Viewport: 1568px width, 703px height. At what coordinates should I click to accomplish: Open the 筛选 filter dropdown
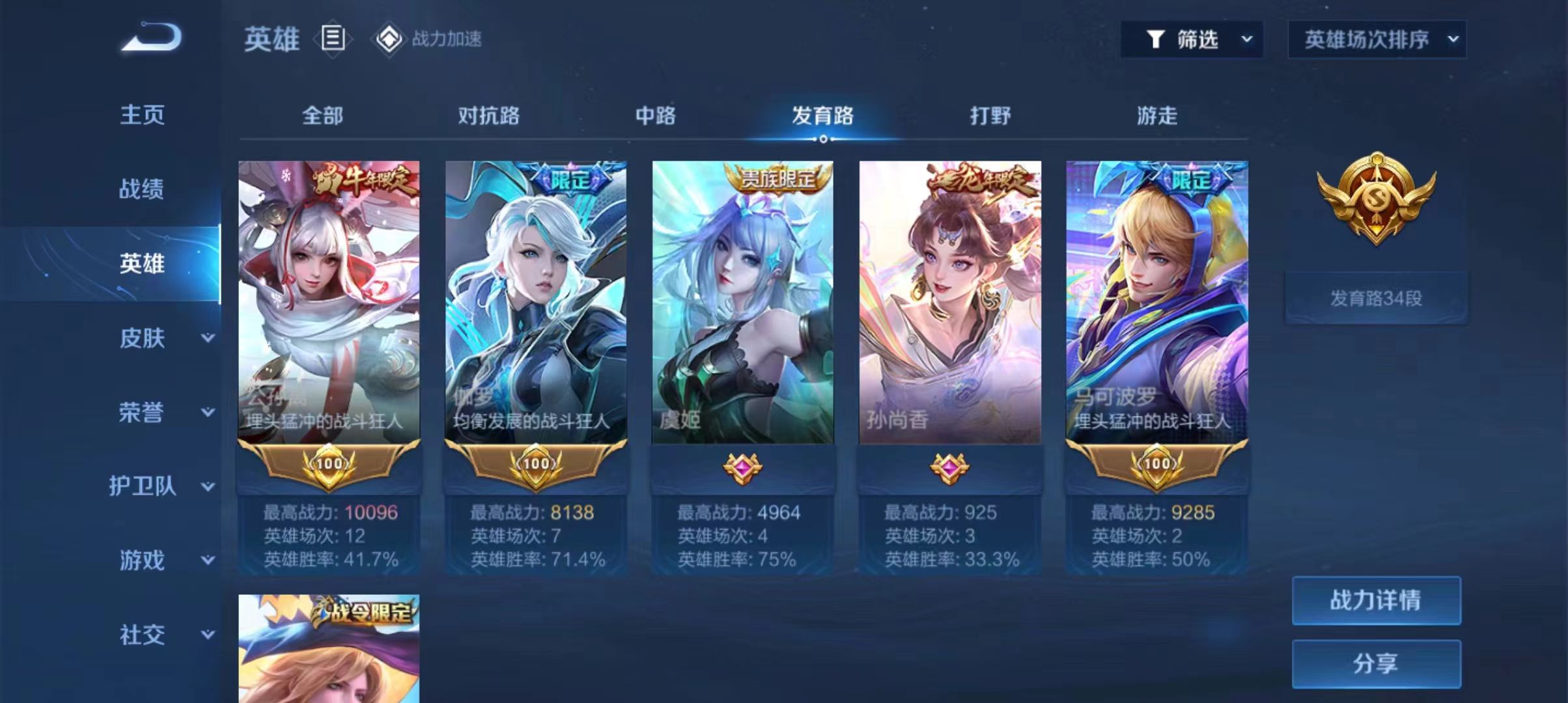point(1192,40)
